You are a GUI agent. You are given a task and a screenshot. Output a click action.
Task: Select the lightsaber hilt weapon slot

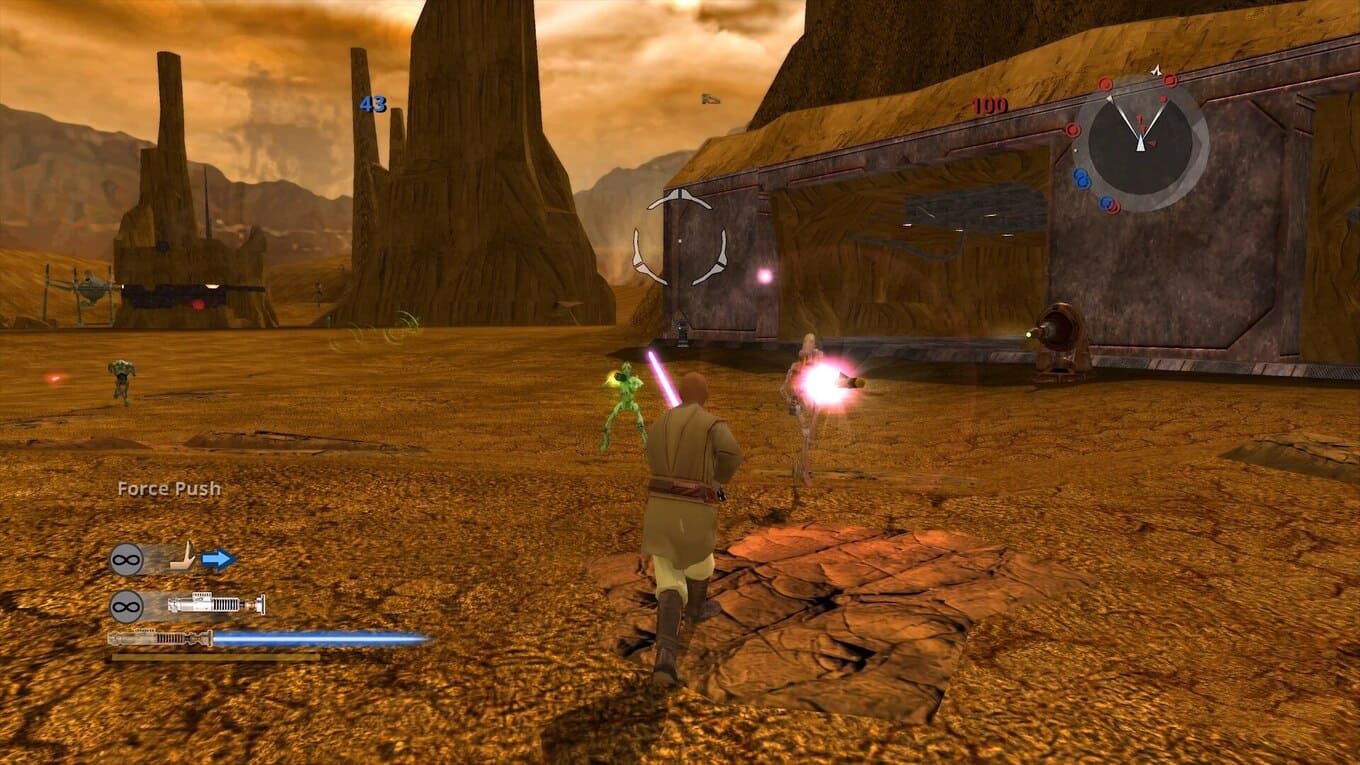215,605
